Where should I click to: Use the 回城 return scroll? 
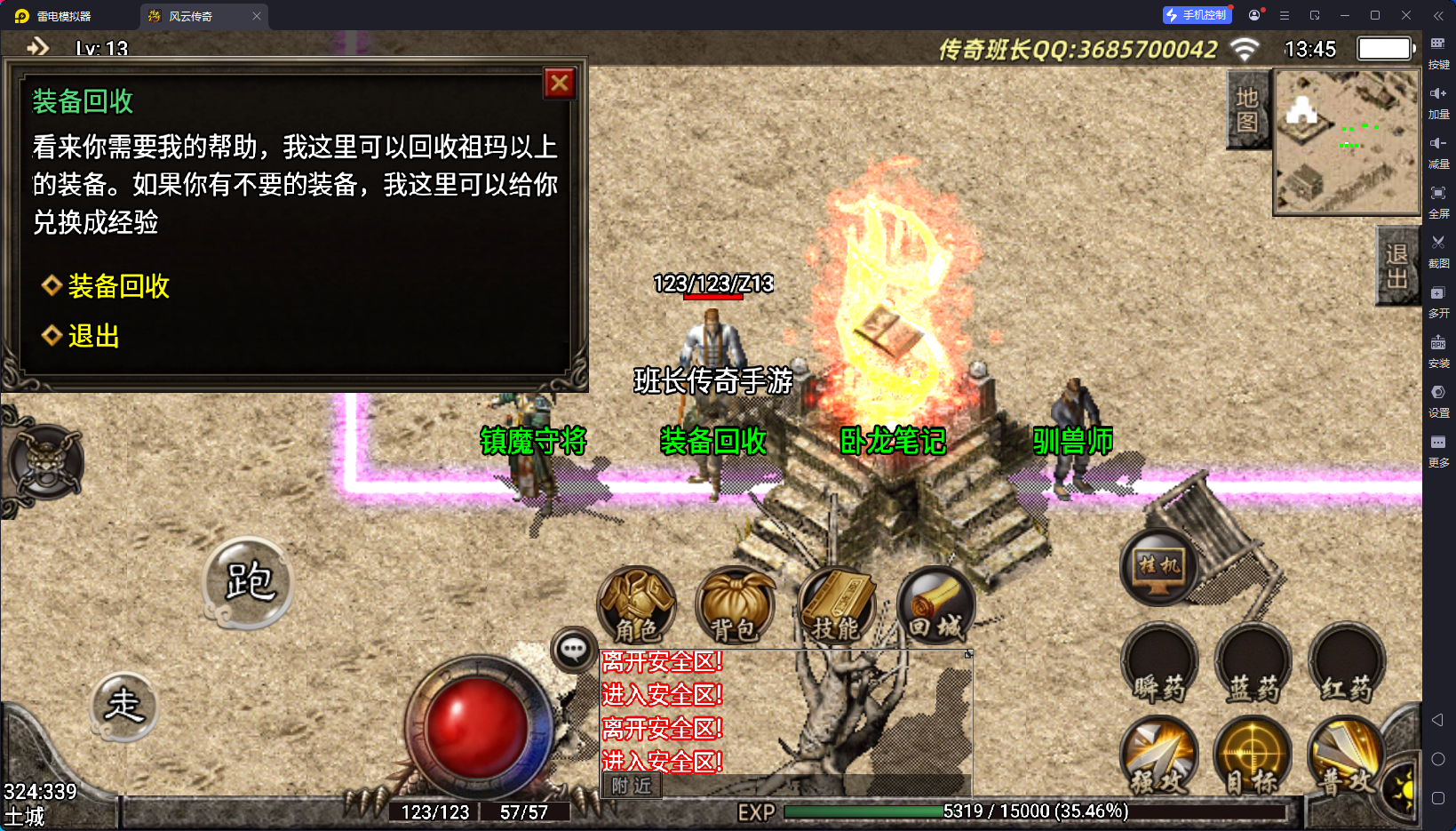935,606
